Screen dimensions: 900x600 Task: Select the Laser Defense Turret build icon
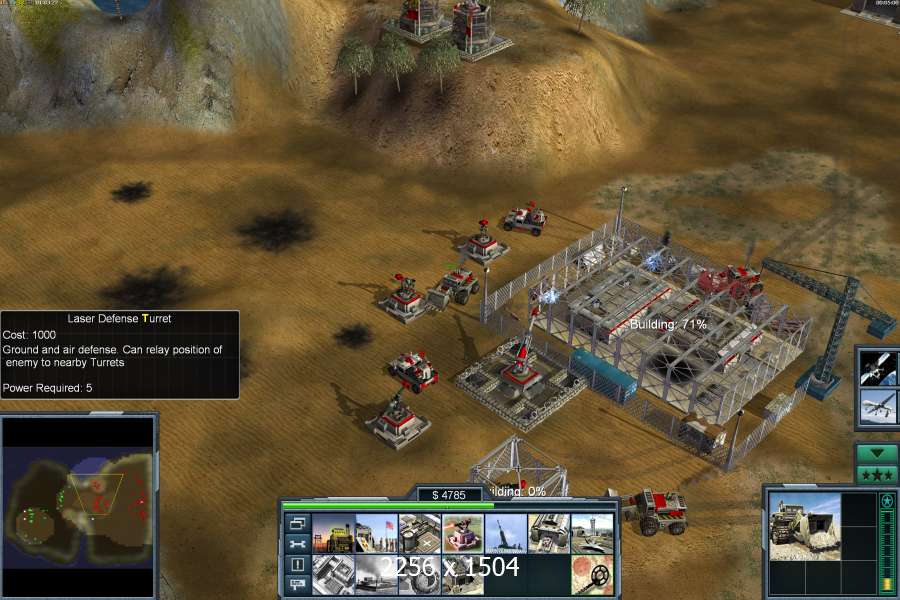point(462,534)
